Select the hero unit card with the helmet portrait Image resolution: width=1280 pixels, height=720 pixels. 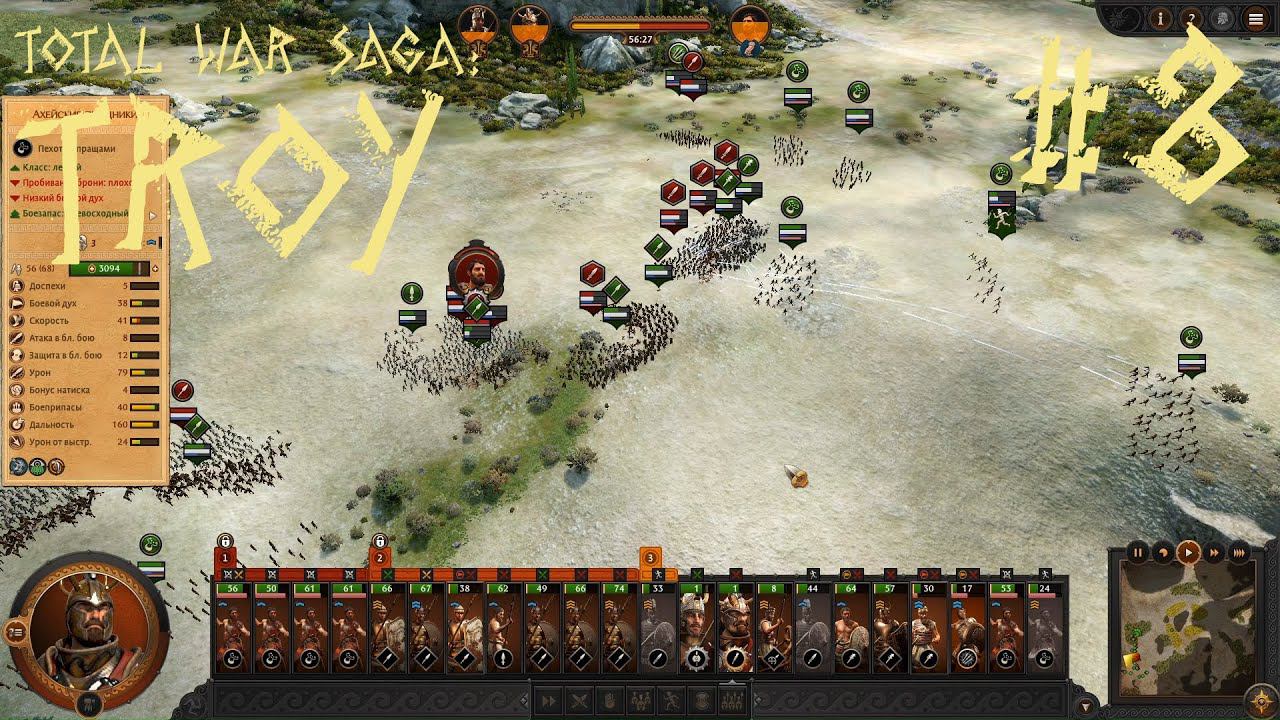point(693,625)
